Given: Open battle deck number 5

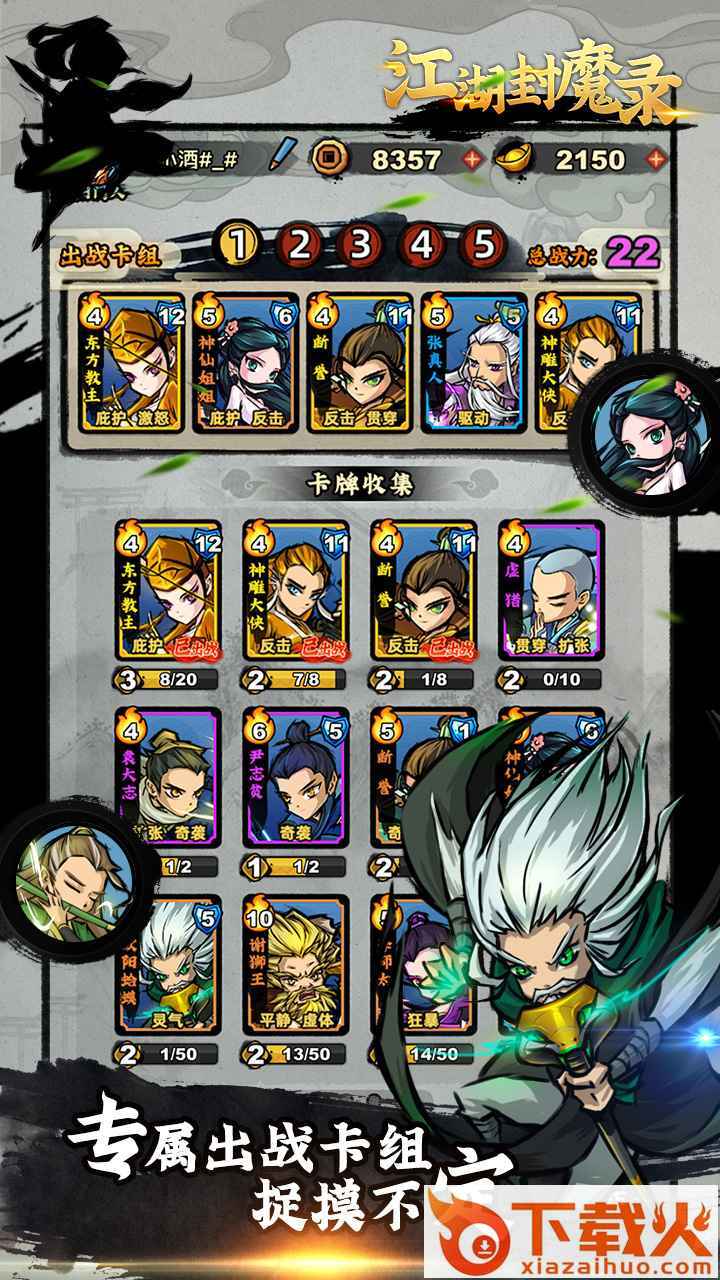Looking at the screenshot, I should [485, 244].
